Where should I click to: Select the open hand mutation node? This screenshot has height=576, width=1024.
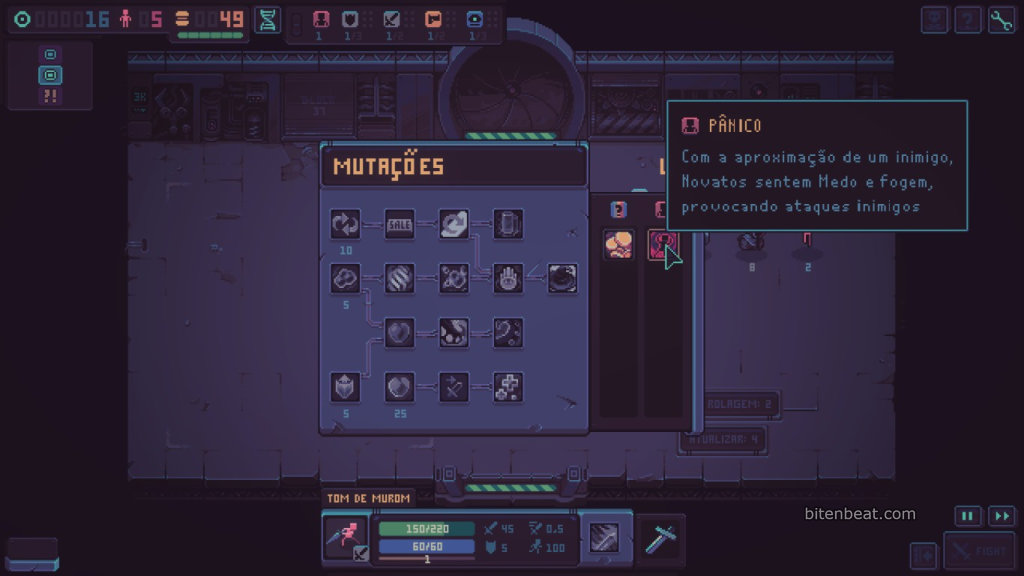[508, 279]
